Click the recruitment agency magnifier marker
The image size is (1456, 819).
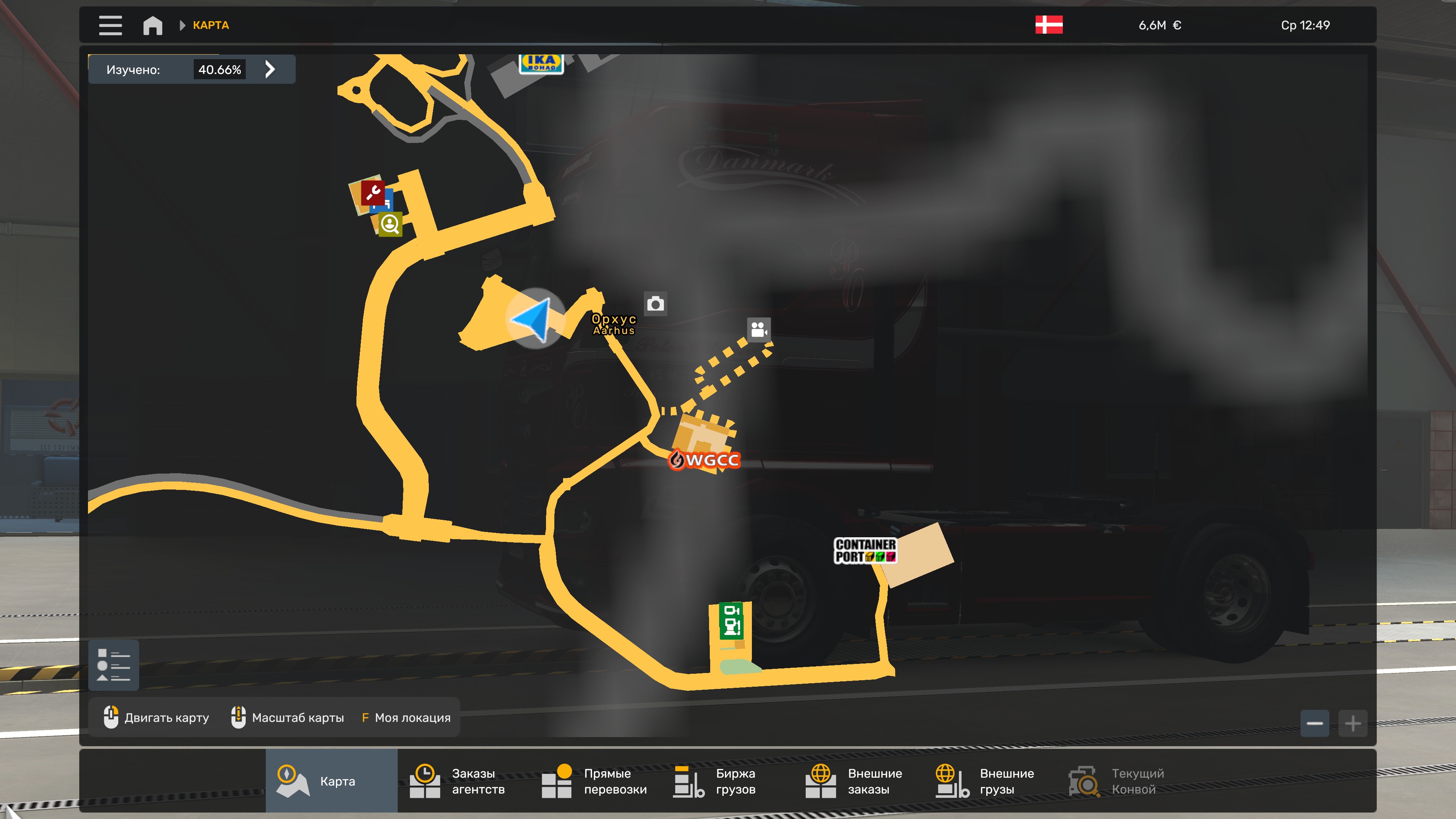tap(390, 224)
